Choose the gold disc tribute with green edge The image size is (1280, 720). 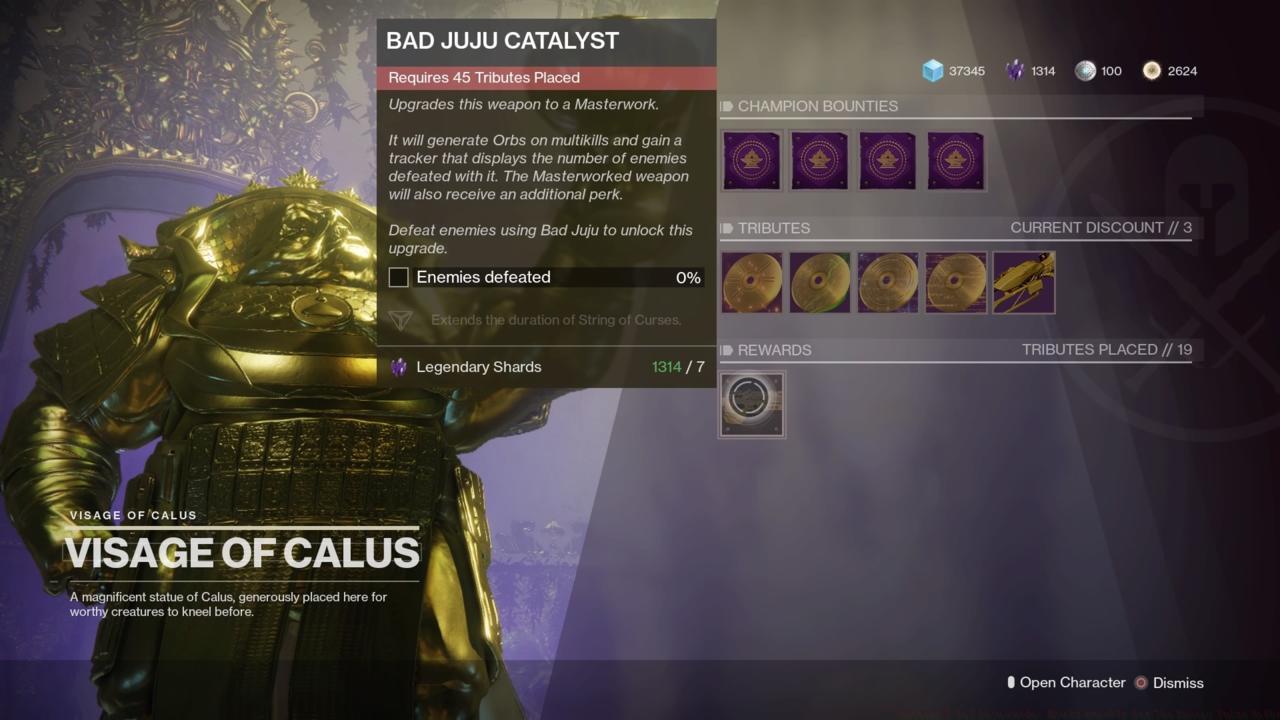point(819,283)
